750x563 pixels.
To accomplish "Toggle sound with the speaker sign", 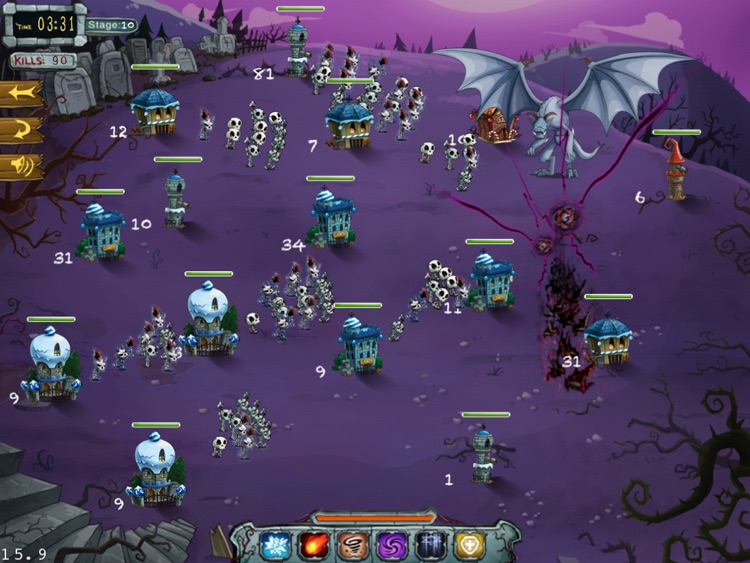I will pos(22,165).
